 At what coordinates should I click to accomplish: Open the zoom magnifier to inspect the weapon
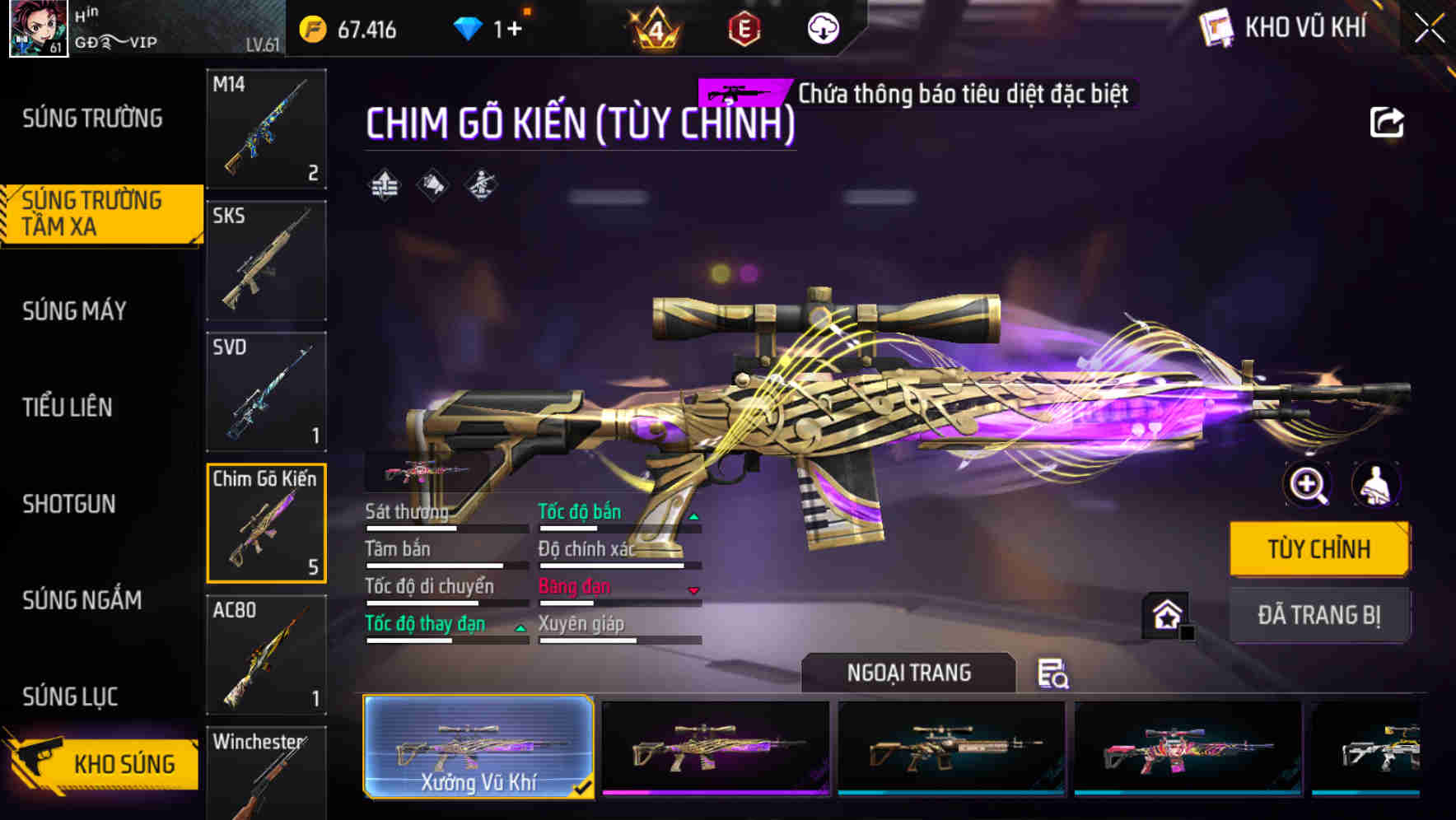[x=1307, y=485]
